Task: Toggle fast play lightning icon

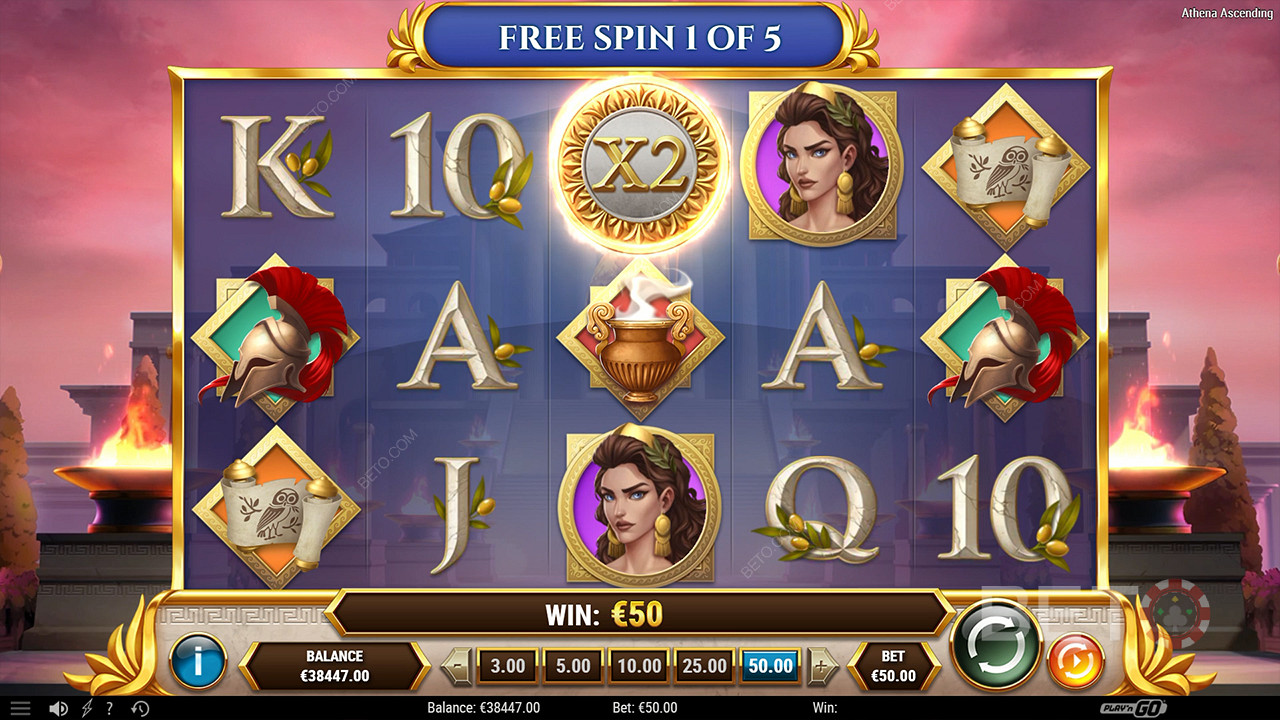Action: click(x=87, y=708)
